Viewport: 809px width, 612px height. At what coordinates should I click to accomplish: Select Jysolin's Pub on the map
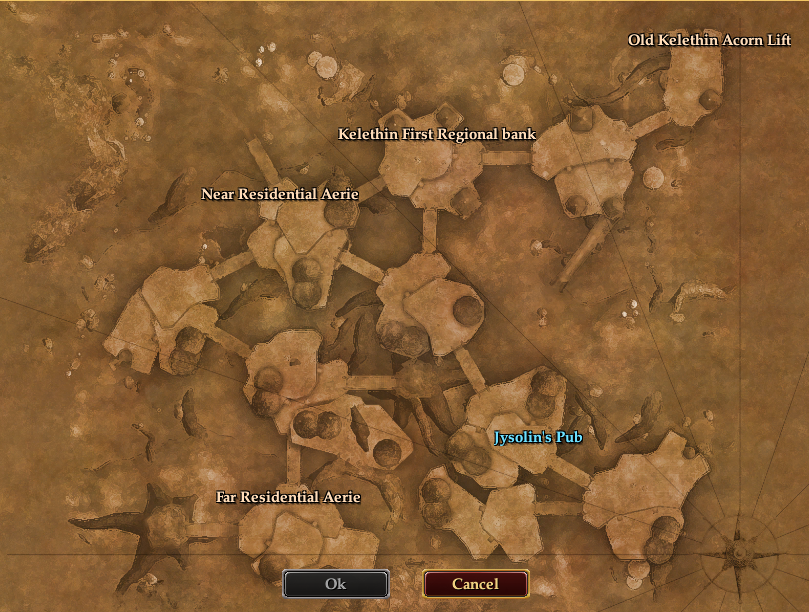(x=538, y=437)
